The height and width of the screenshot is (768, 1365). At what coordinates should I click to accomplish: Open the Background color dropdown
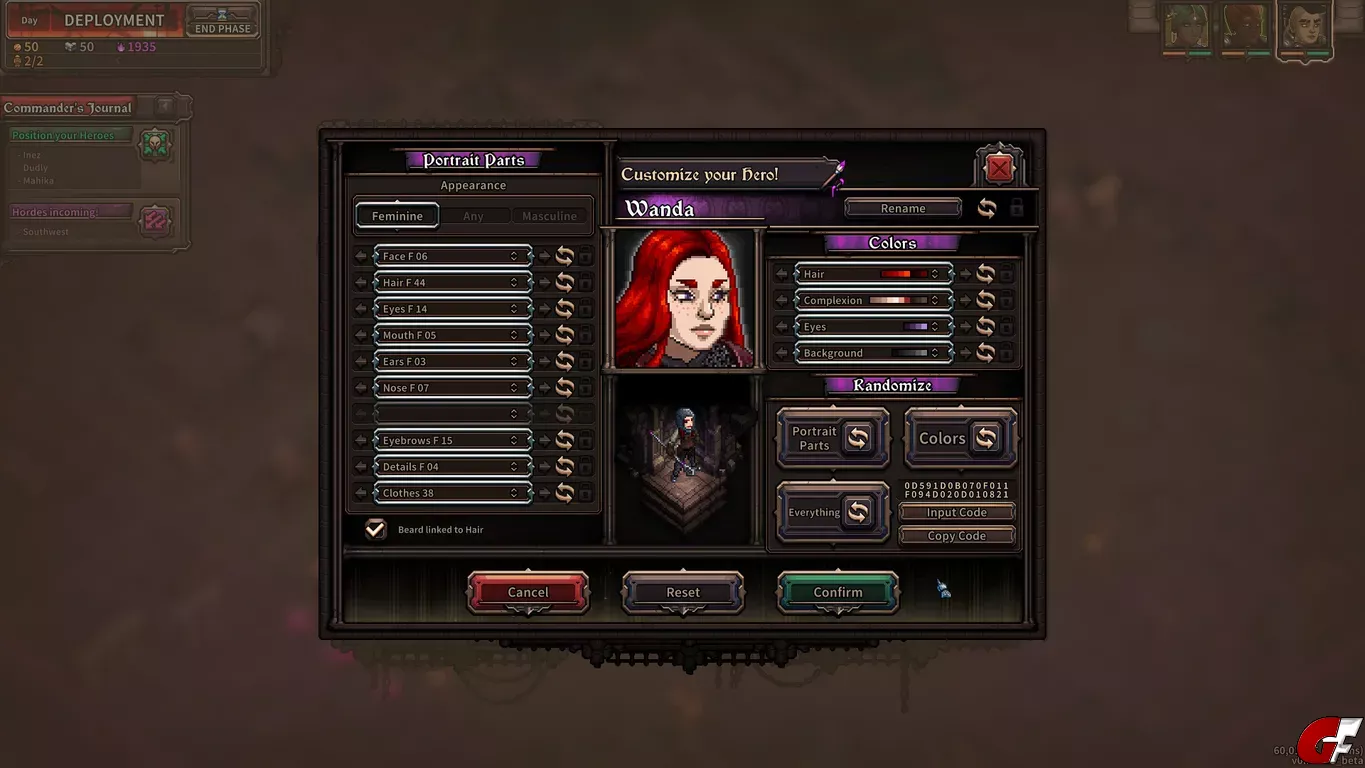pyautogui.click(x=871, y=353)
